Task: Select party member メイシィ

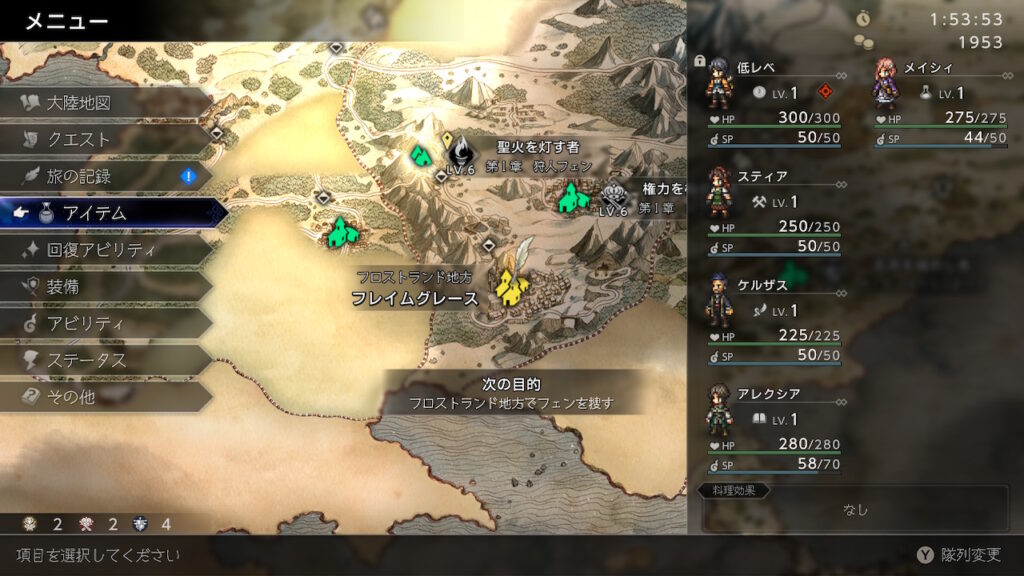Action: coord(940,100)
